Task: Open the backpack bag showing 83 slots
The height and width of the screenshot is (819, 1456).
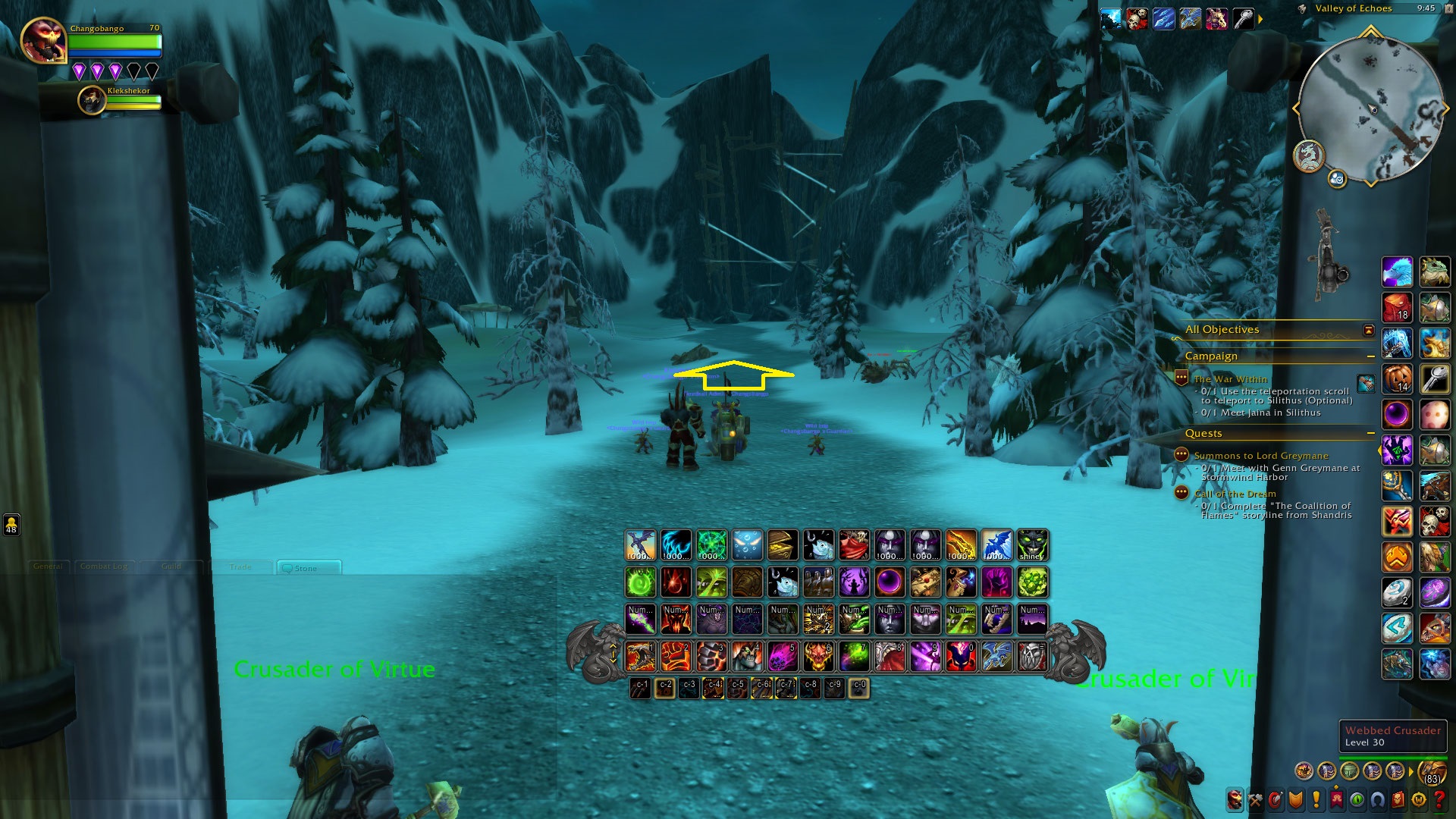Action: 1432,771
